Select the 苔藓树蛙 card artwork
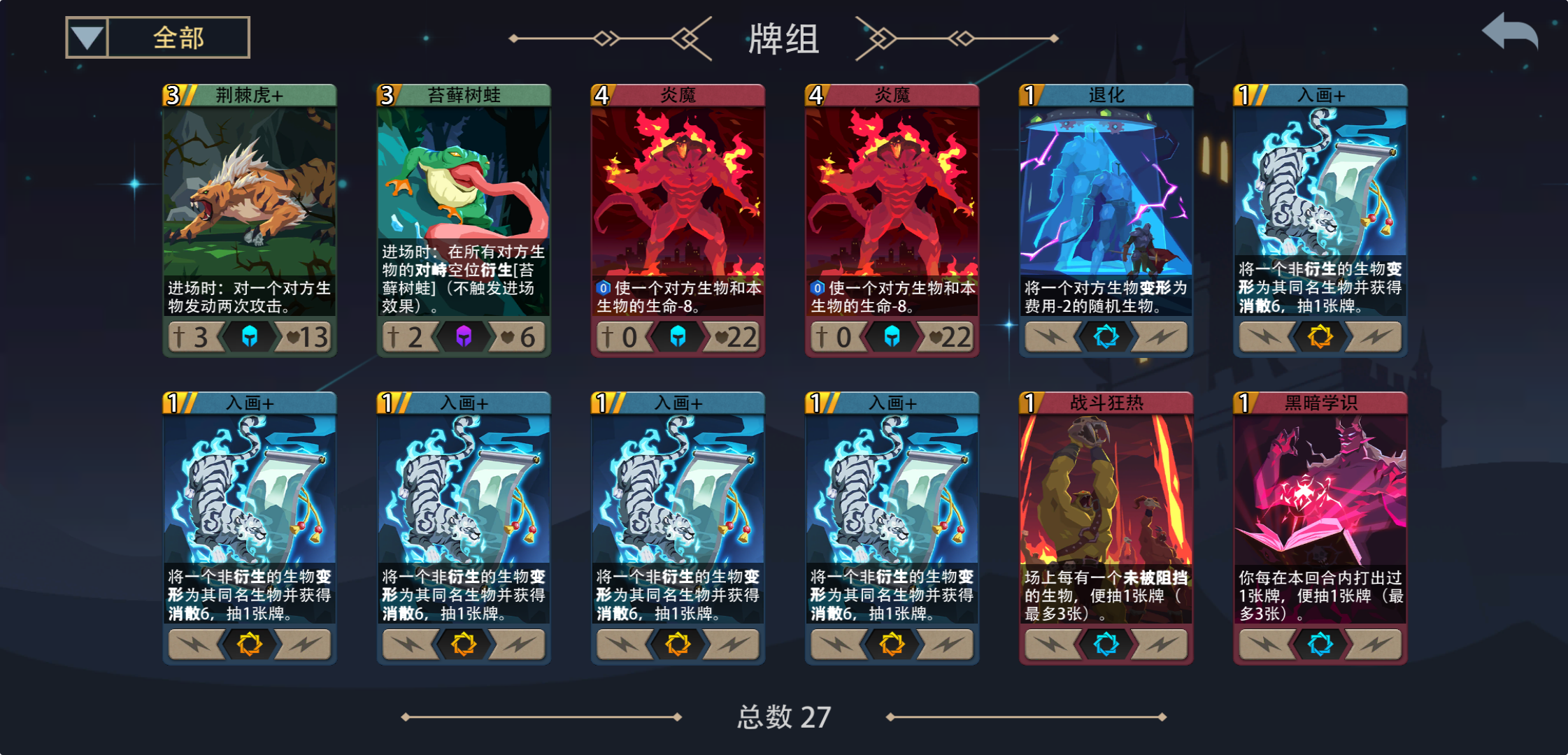The image size is (1568, 755). point(464,175)
